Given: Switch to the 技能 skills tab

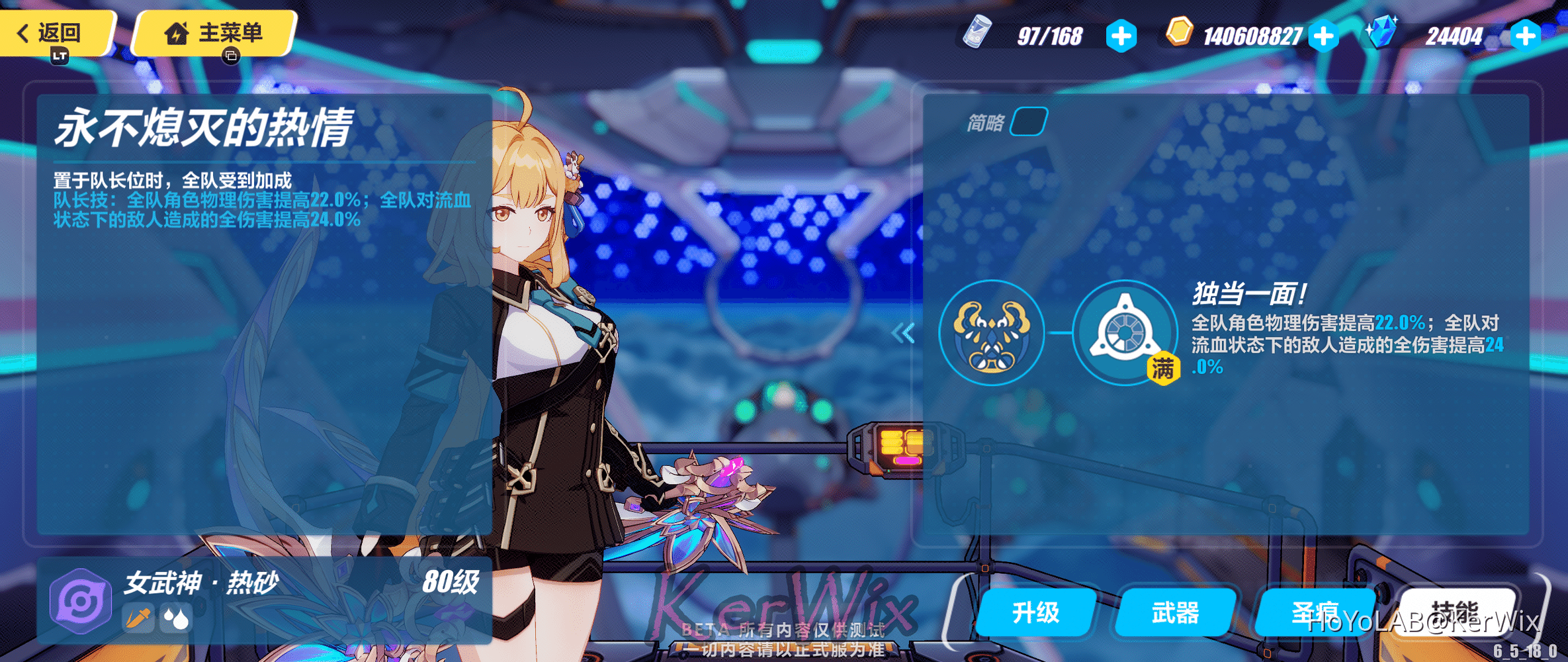Looking at the screenshot, I should click(x=1454, y=612).
